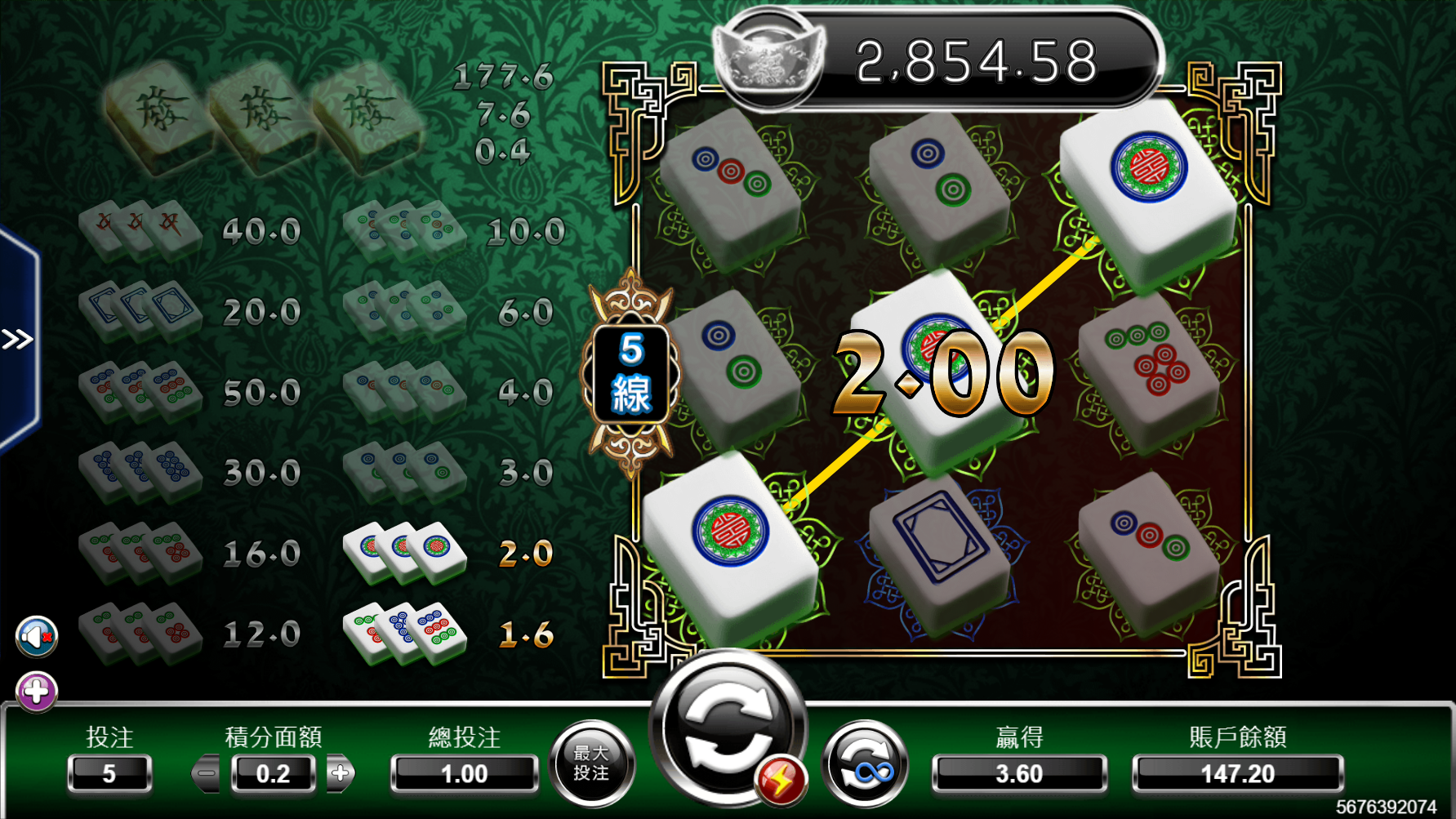Decrease the credit denomination with minus
This screenshot has height=819, width=1456.
click(207, 773)
